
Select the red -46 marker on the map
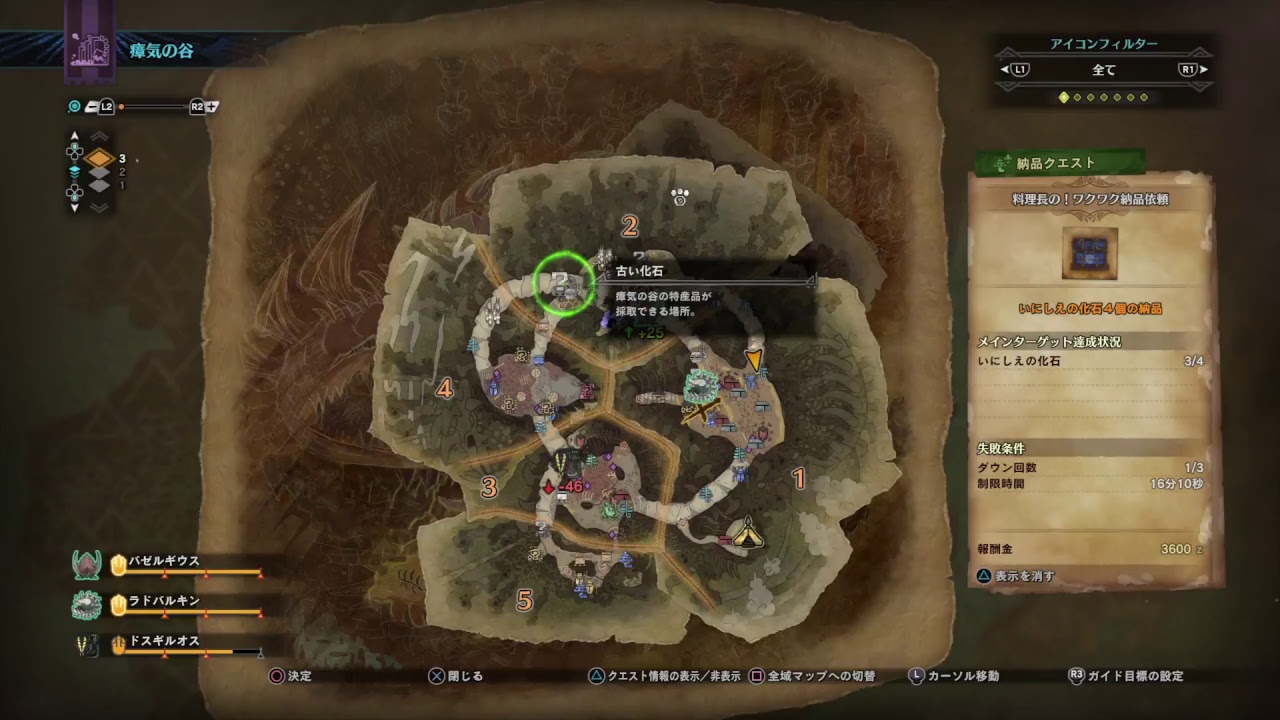pos(563,487)
